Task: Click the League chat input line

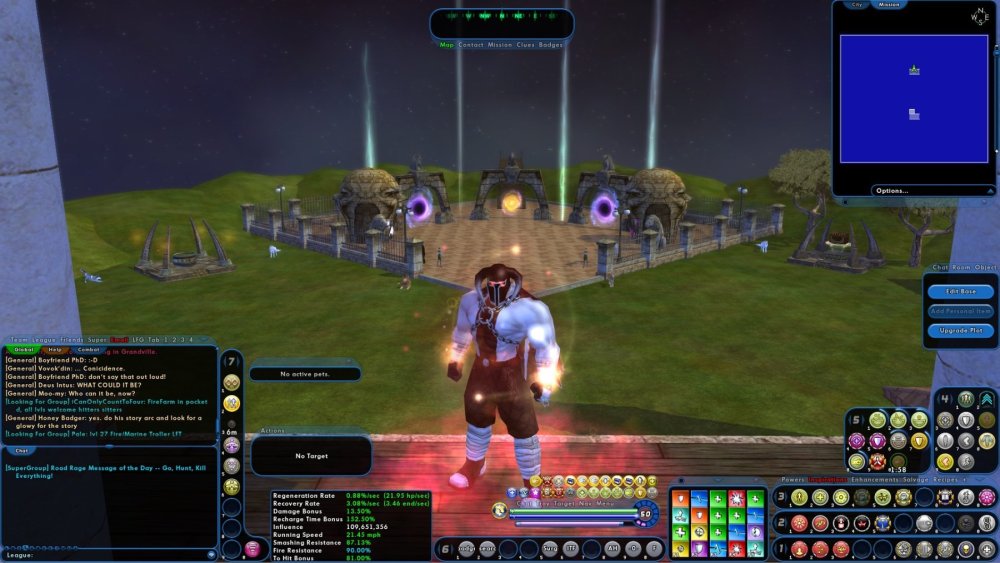Action: [x=110, y=553]
